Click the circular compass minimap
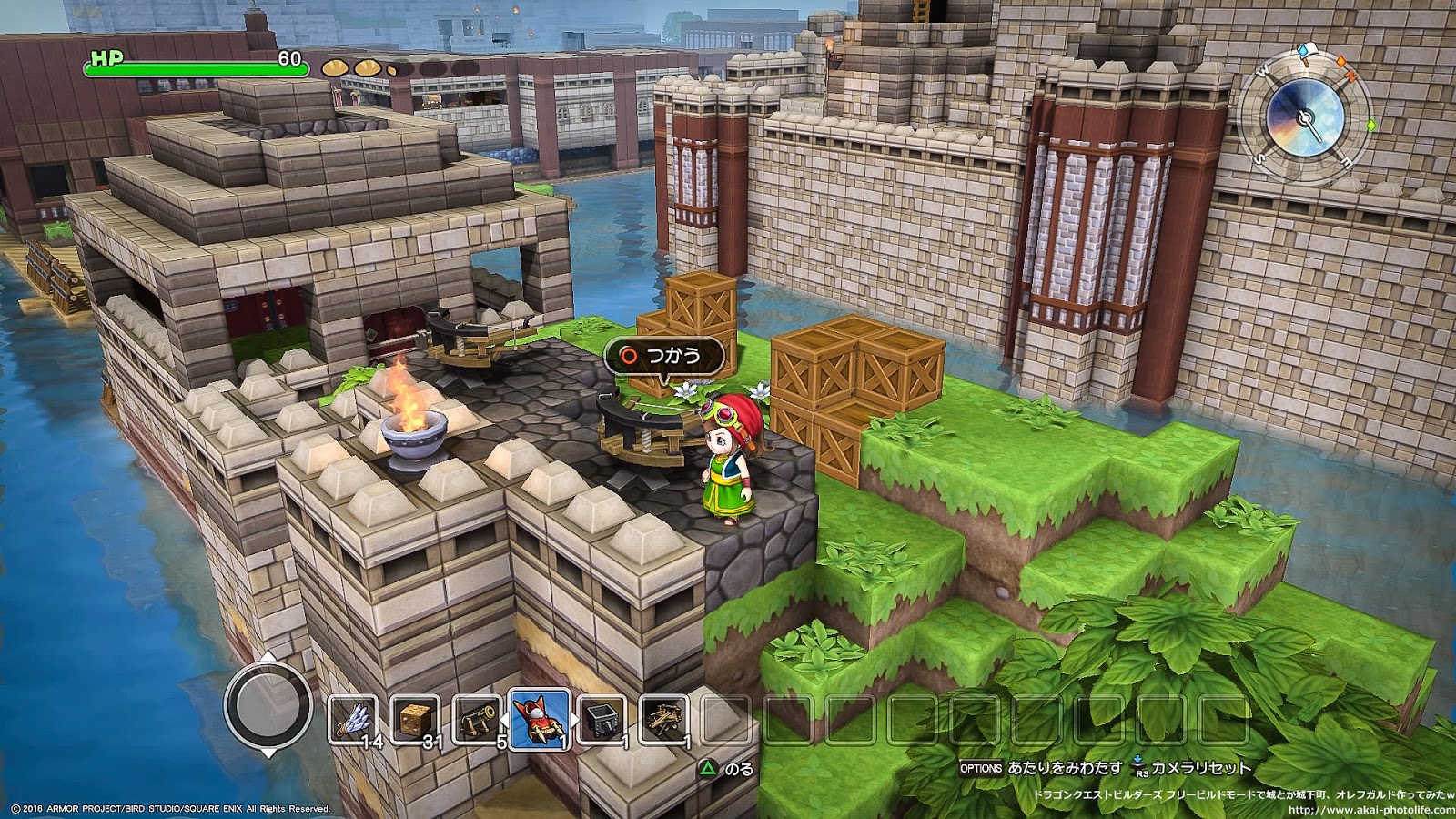Screen dimensions: 1456x819 click(1307, 116)
